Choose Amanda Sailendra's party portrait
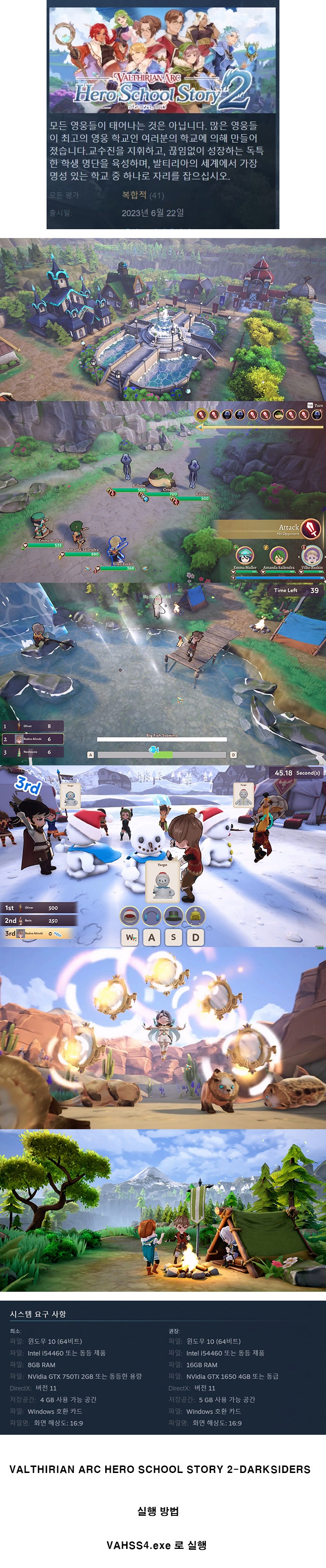The width and height of the screenshot is (326, 1568). click(x=278, y=555)
